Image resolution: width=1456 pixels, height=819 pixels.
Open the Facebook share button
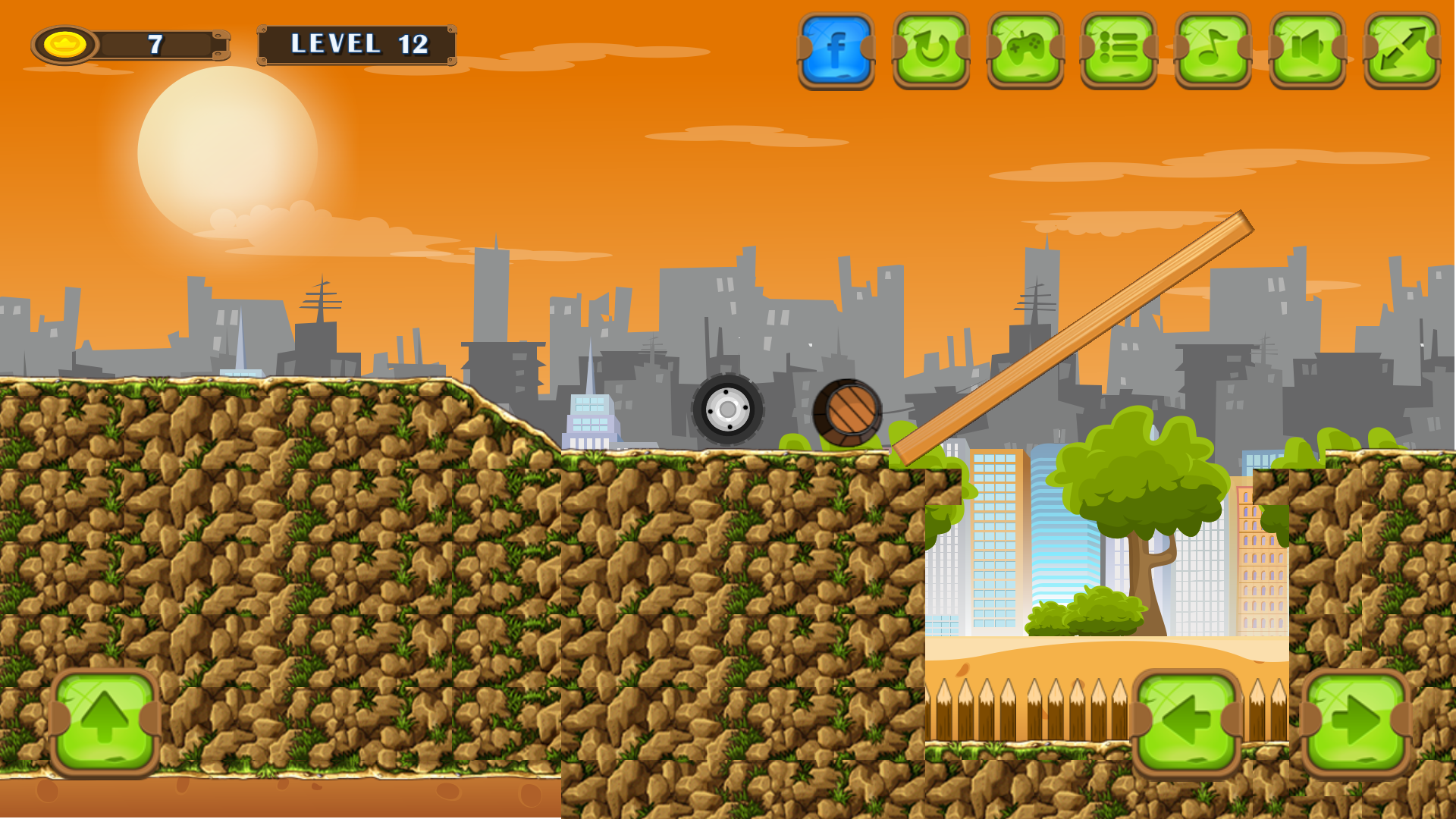836,48
